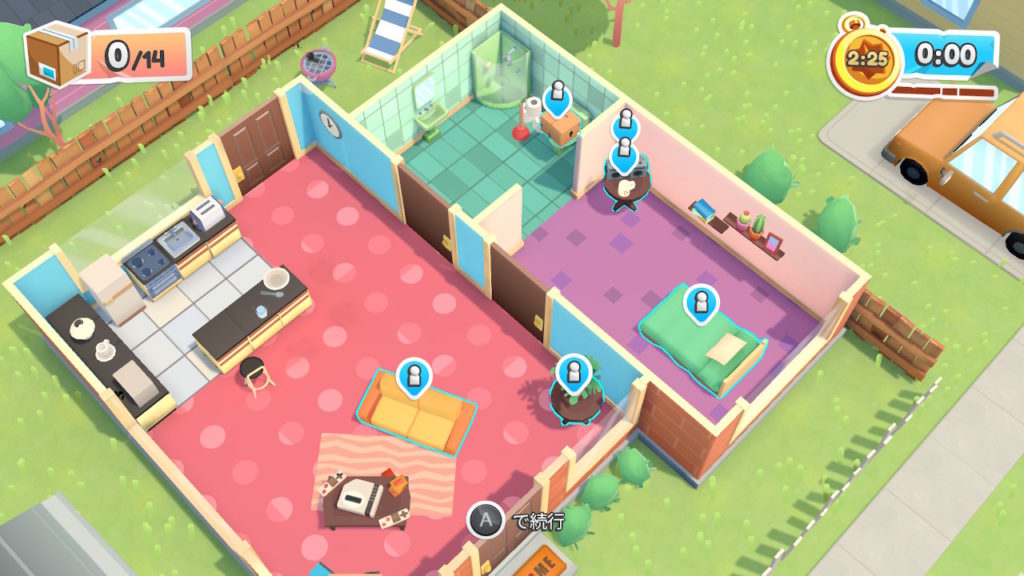Viewport: 1024px width, 576px height.
Task: Click the cardboard box delivery tracker icon
Action: click(x=57, y=53)
